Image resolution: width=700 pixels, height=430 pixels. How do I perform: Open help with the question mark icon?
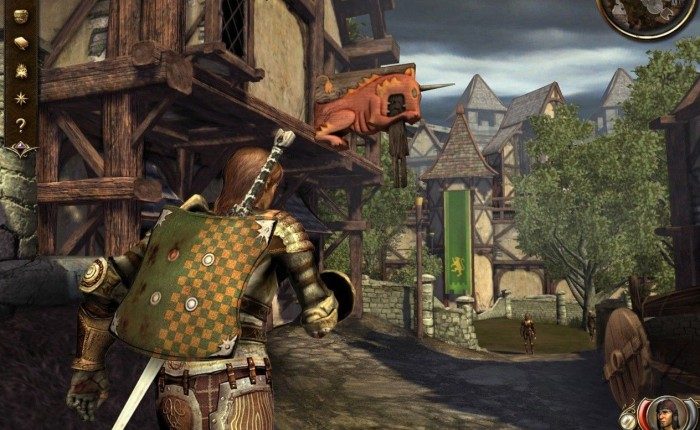tap(19, 125)
